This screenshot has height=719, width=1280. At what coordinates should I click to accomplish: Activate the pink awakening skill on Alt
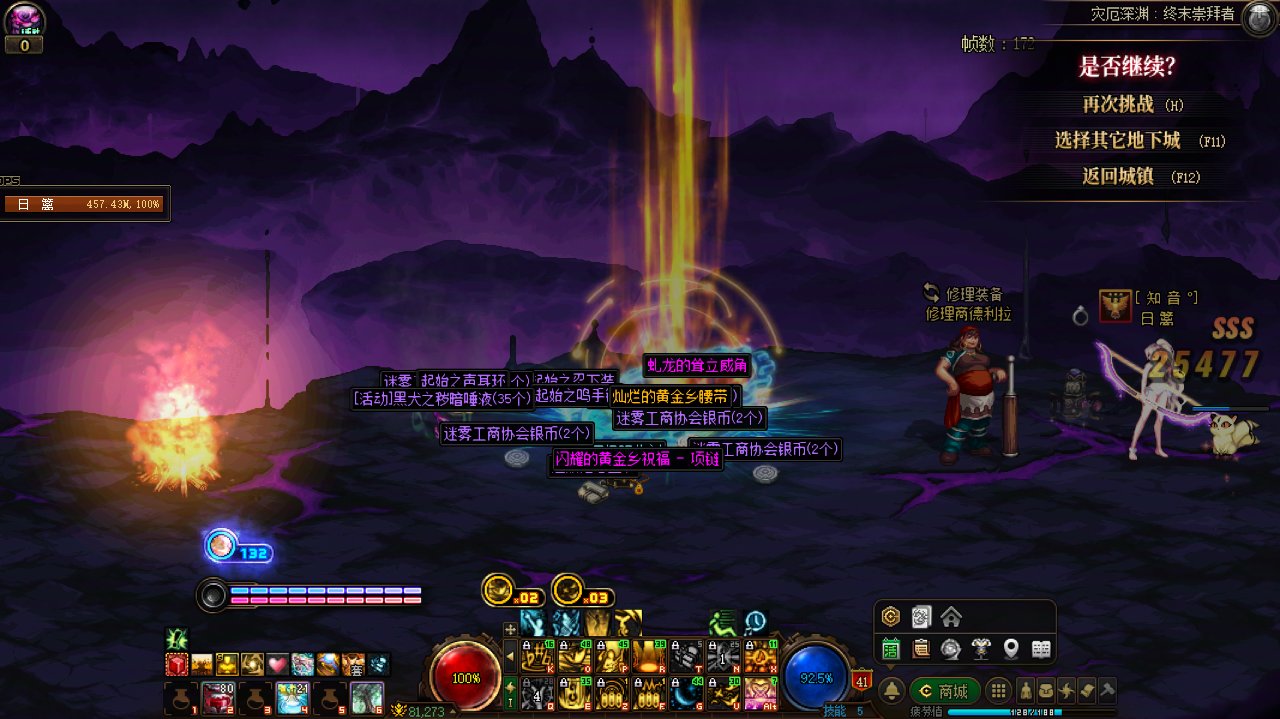tap(760, 692)
